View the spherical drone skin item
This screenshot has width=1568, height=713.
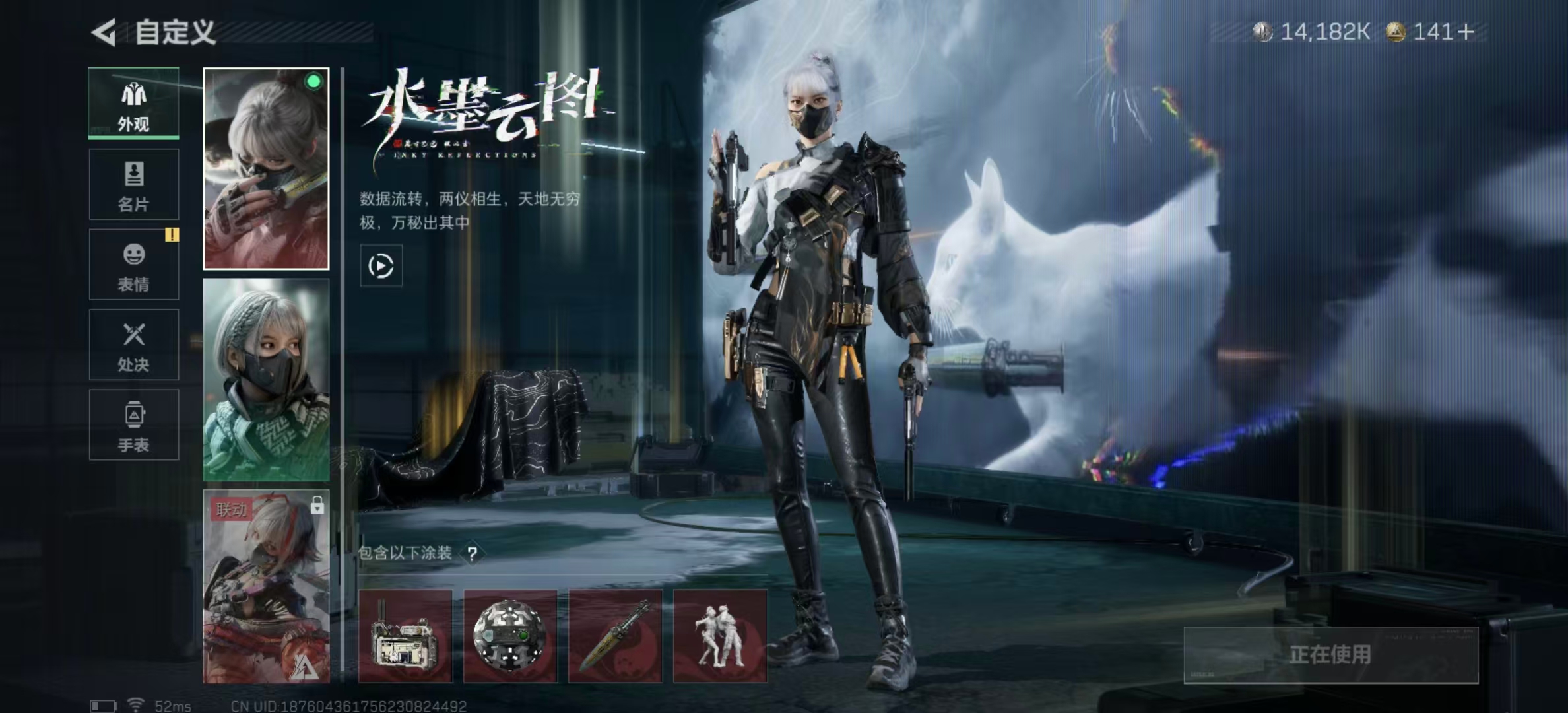tap(510, 636)
